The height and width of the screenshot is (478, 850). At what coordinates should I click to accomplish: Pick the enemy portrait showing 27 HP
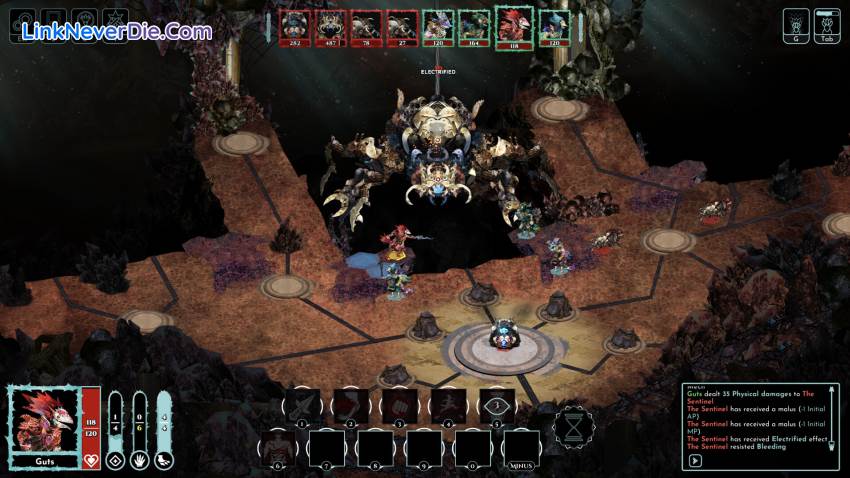pos(401,27)
